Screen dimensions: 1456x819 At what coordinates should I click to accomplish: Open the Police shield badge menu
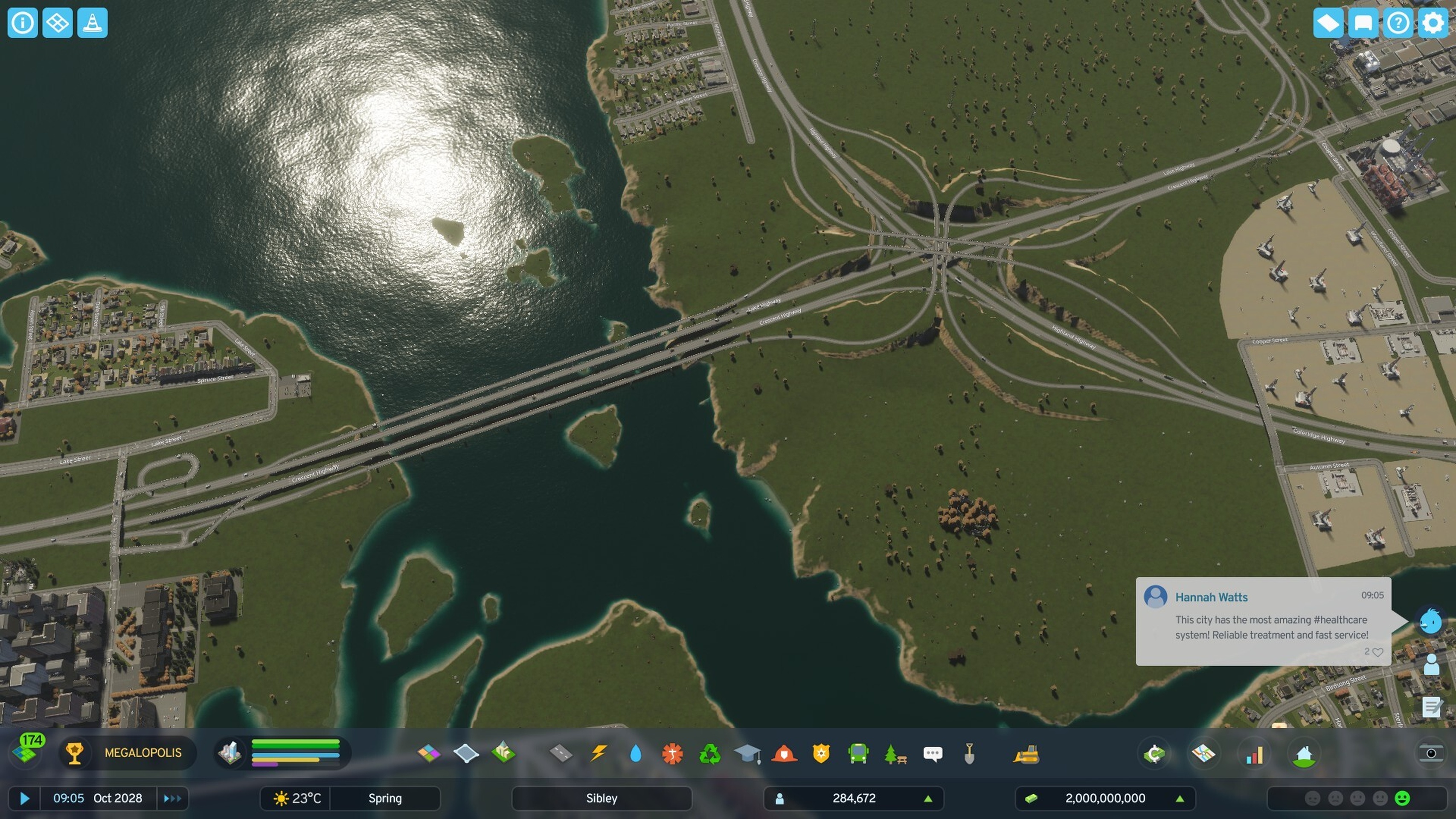[x=821, y=753]
